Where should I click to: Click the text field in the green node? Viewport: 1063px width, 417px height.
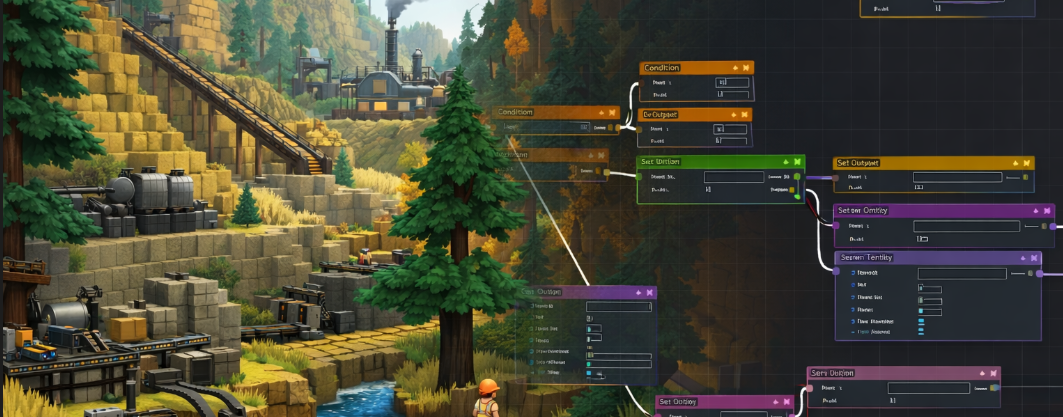[x=734, y=177]
